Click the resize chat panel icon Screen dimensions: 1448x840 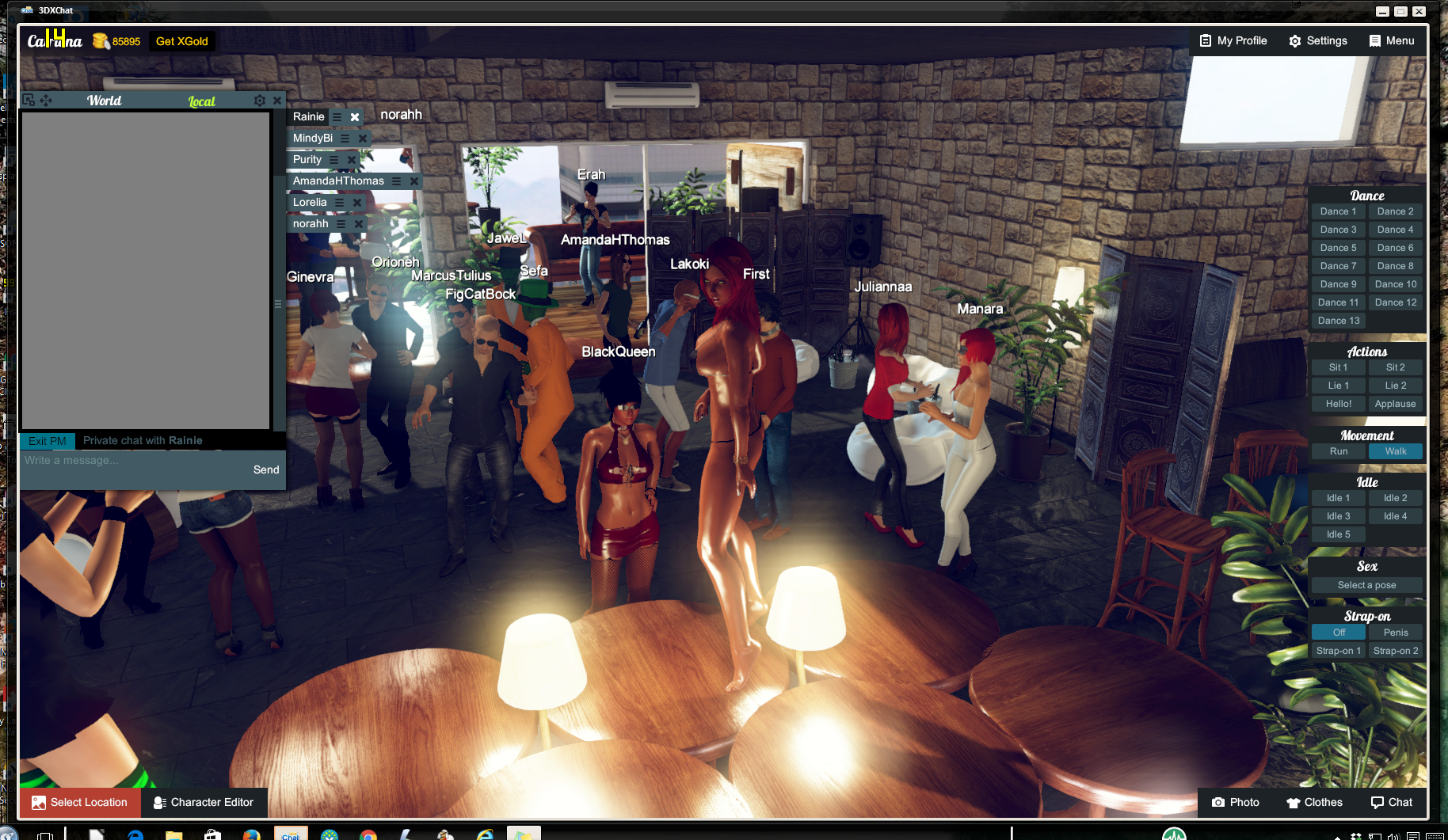pyautogui.click(x=29, y=100)
